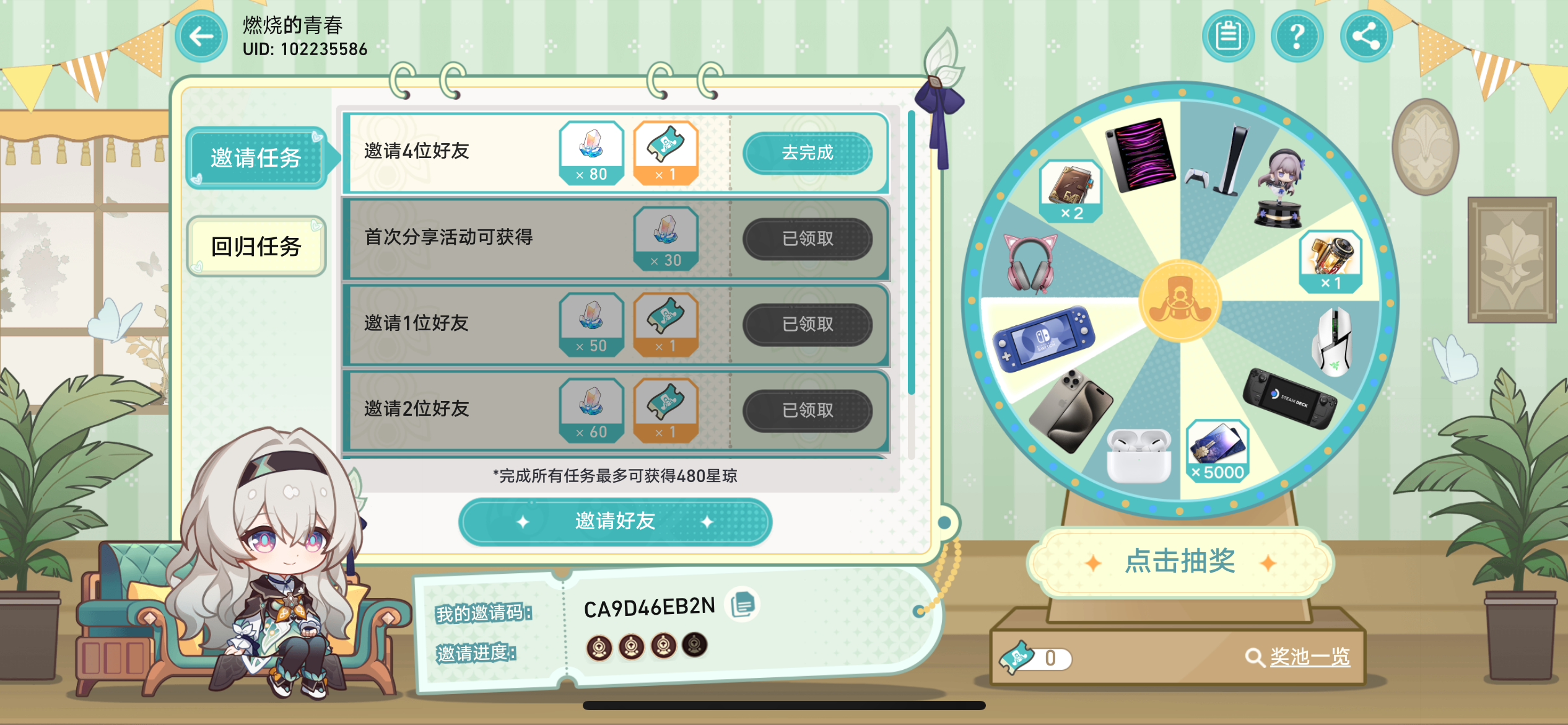The height and width of the screenshot is (725, 1568).
Task: Click the back arrow to exit the event
Action: coord(199,36)
